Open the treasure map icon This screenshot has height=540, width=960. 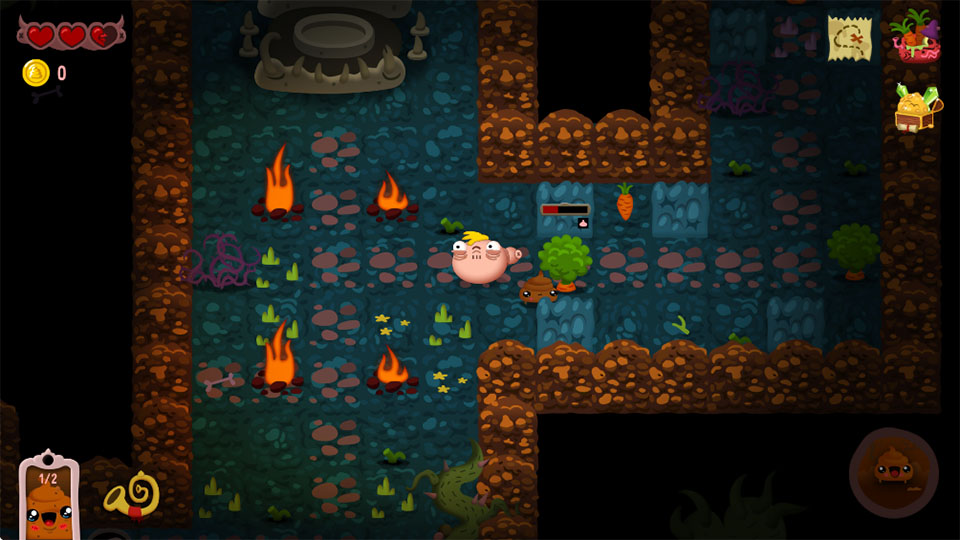tap(849, 38)
